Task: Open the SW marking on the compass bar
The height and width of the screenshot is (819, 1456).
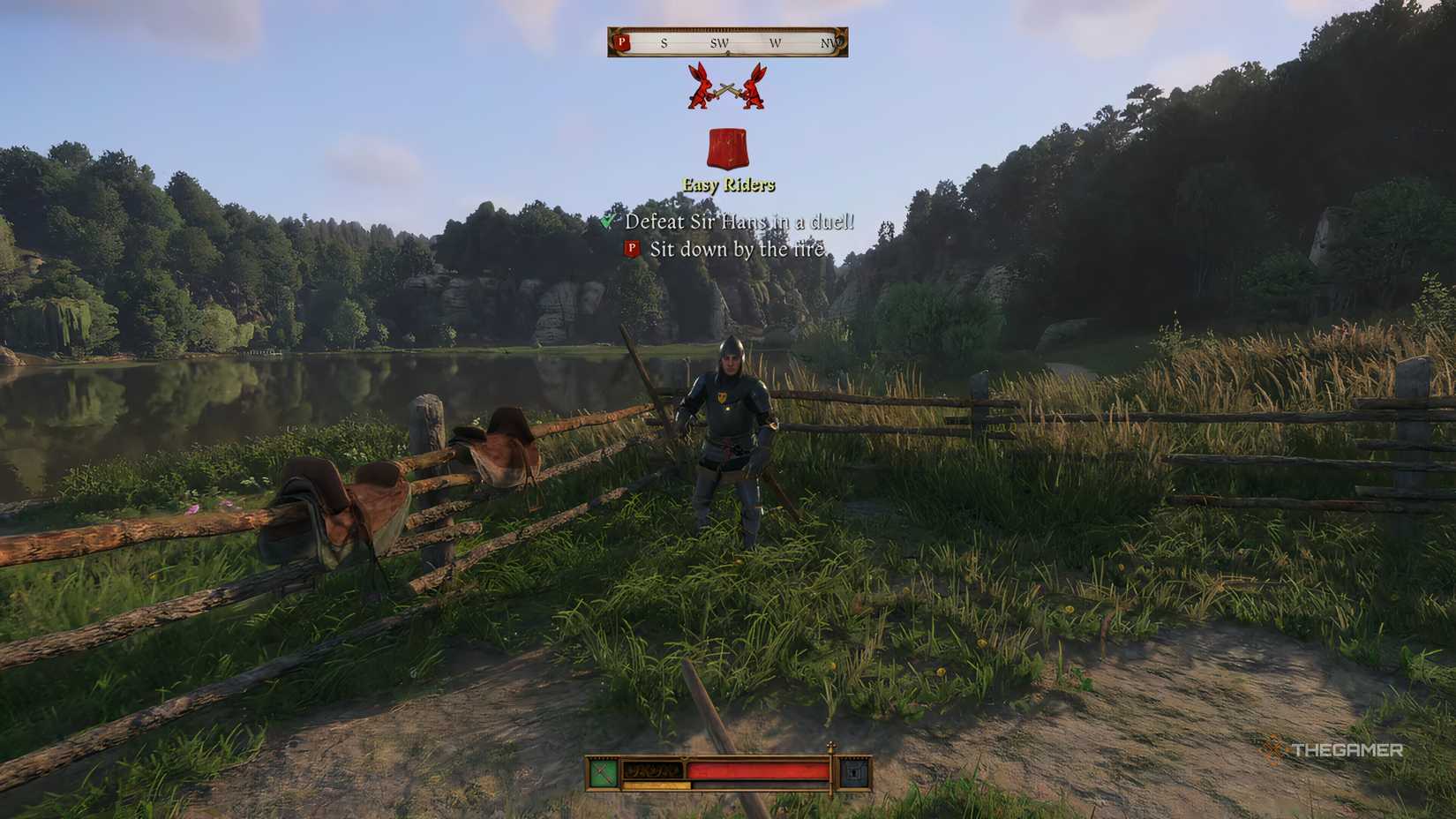Action: 719,44
